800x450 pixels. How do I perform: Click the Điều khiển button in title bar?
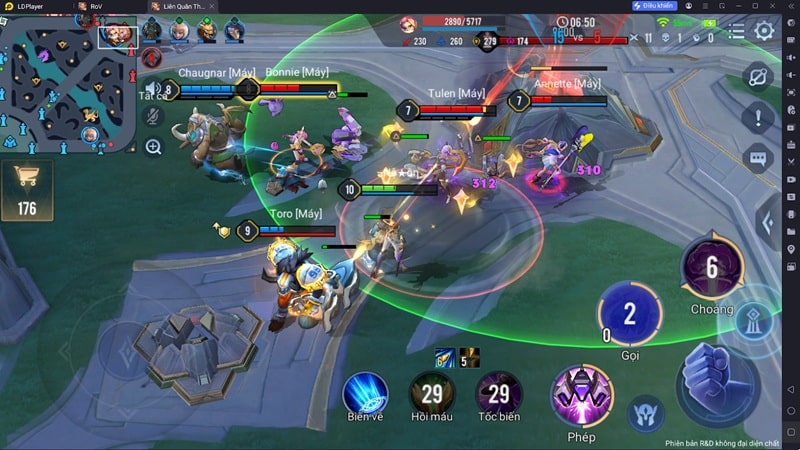click(654, 6)
